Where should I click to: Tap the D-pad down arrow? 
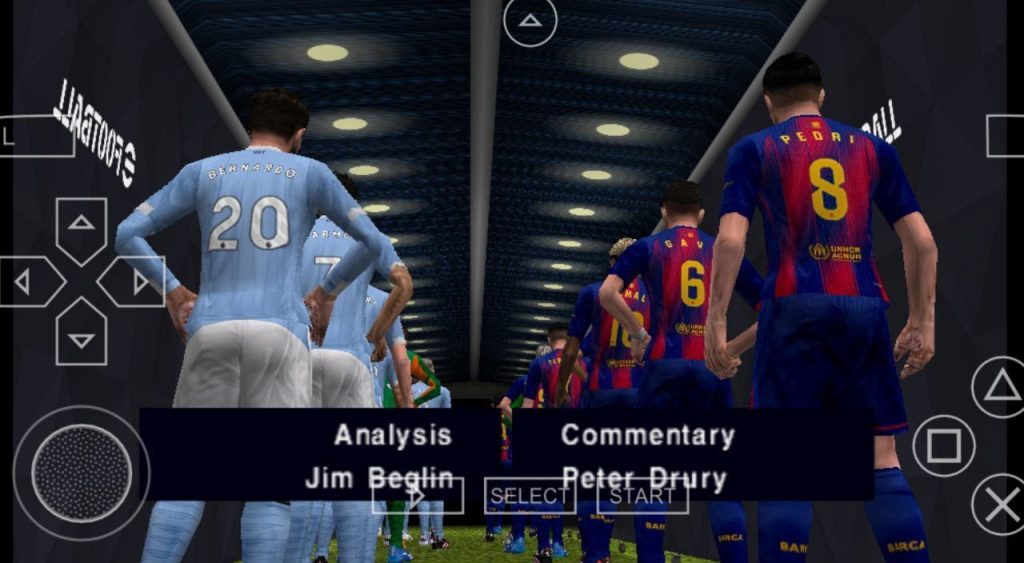(81, 336)
